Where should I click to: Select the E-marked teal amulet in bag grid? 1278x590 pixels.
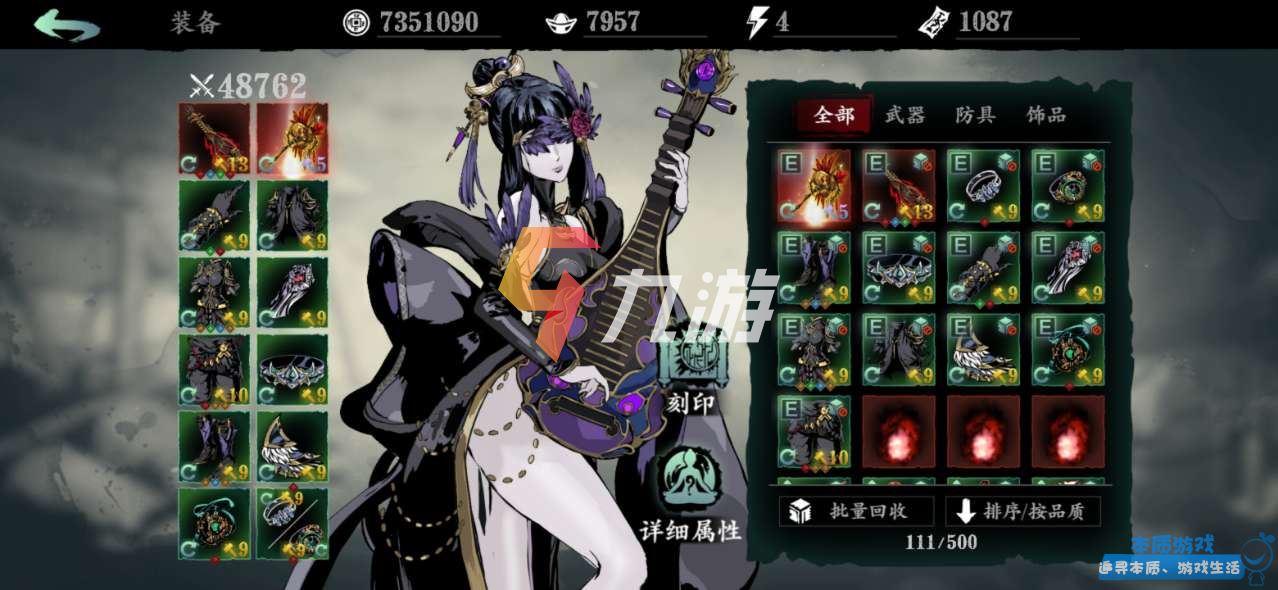tap(1068, 350)
